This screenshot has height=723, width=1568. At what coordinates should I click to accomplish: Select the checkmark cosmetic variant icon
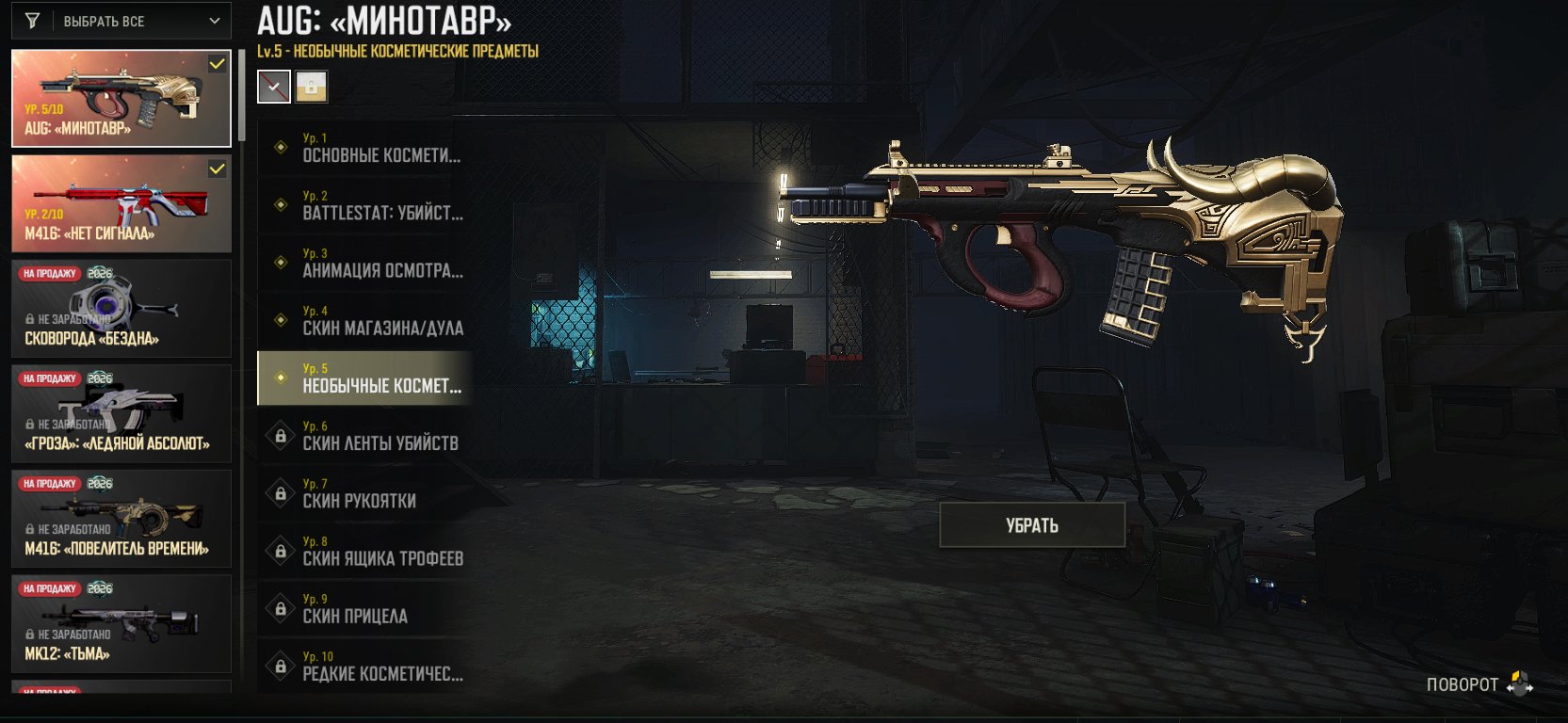pyautogui.click(x=274, y=87)
